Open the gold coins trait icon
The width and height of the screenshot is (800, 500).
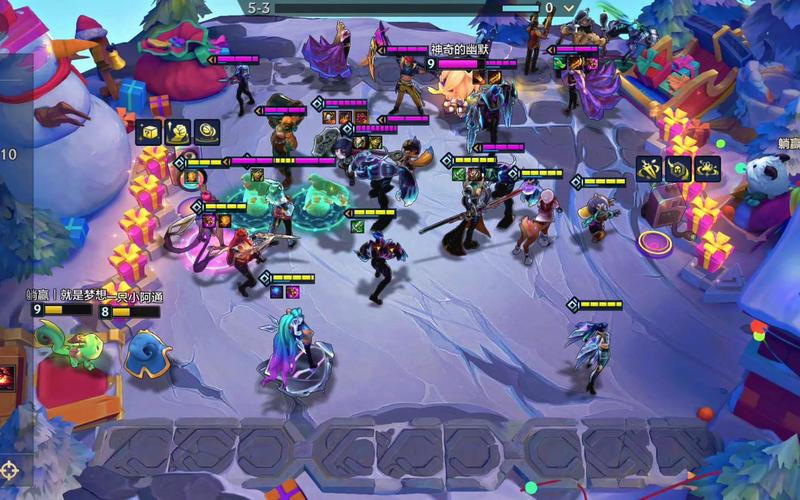pyautogui.click(x=208, y=132)
